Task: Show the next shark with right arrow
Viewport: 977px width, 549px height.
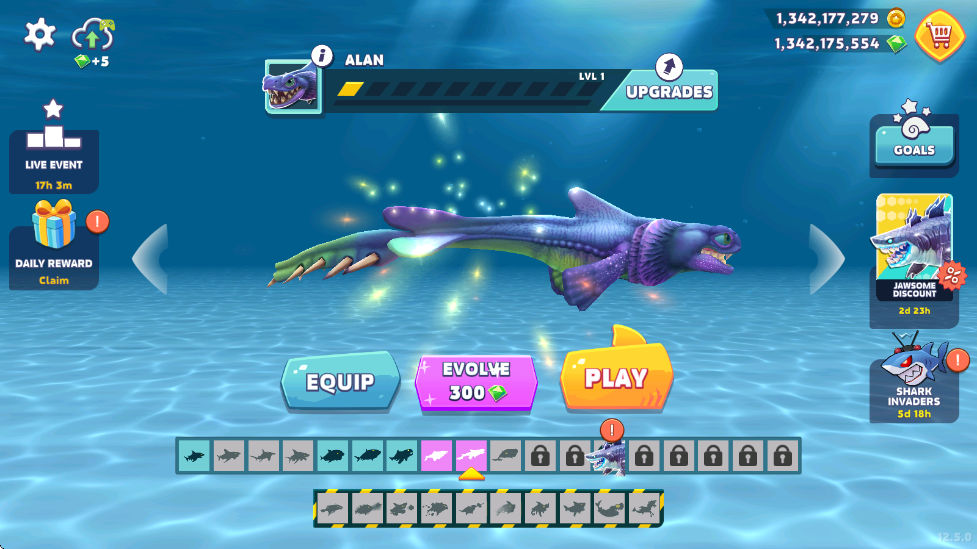Action: pyautogui.click(x=826, y=259)
